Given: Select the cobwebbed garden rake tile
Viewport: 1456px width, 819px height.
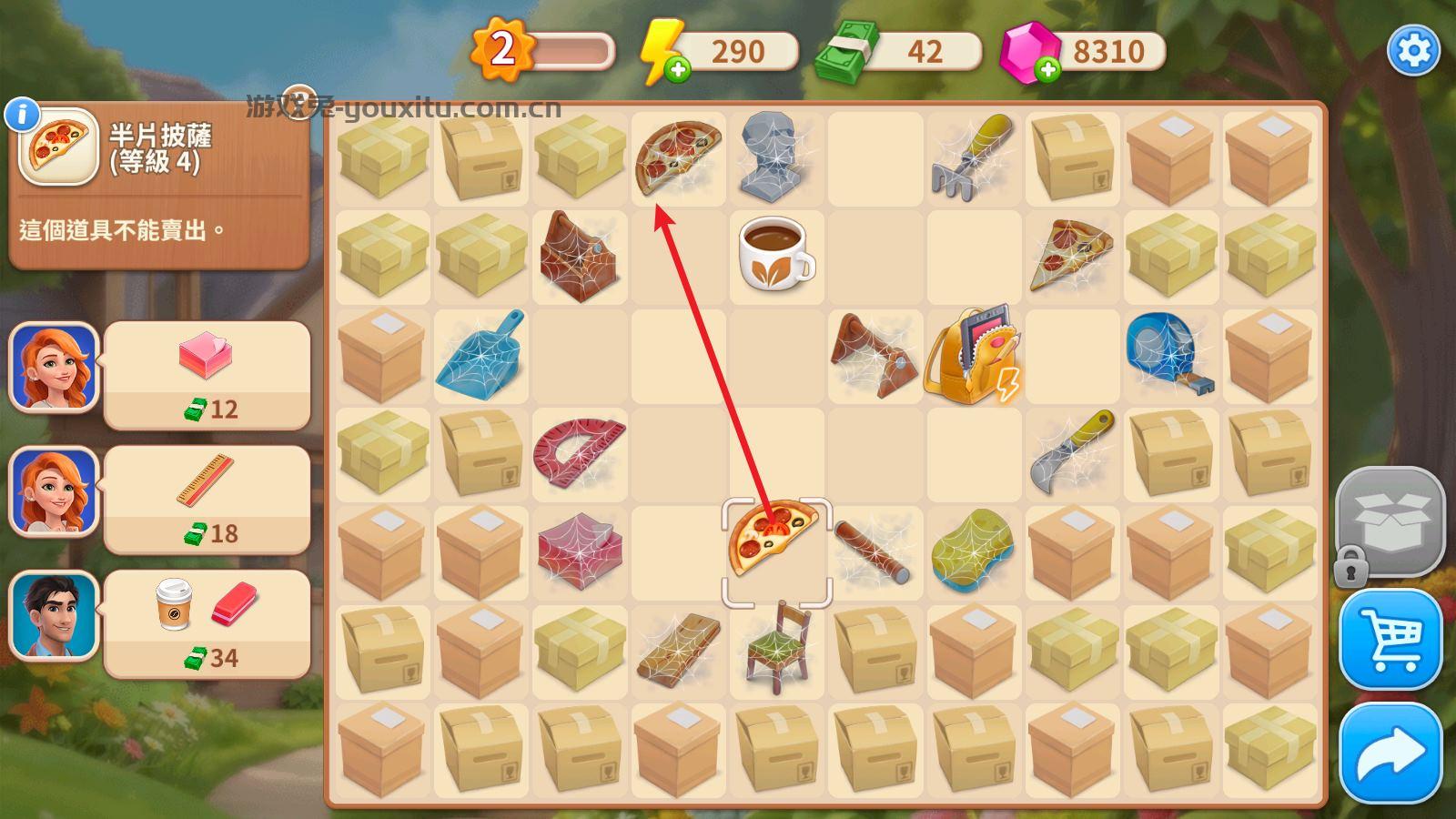Looking at the screenshot, I should [x=972, y=156].
